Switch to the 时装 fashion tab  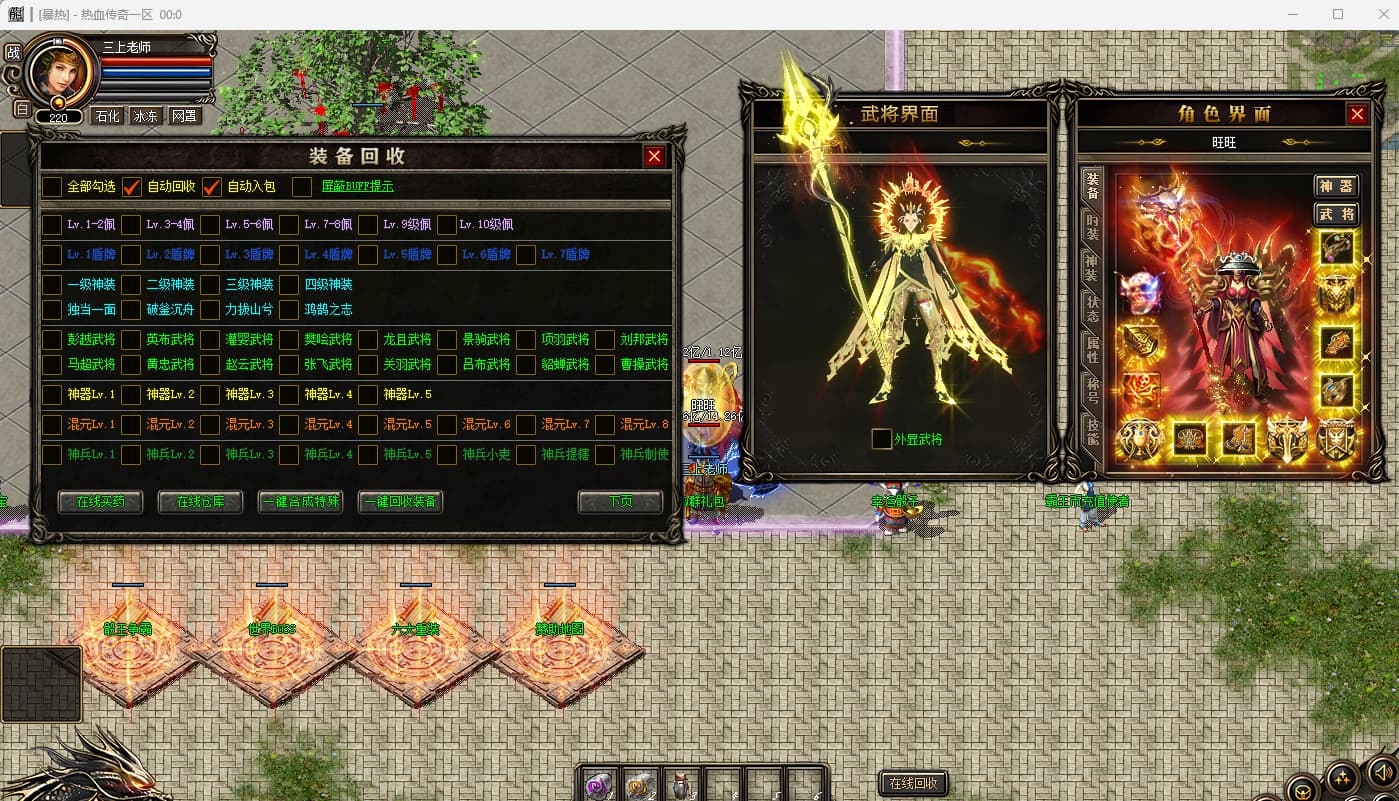tap(1093, 227)
